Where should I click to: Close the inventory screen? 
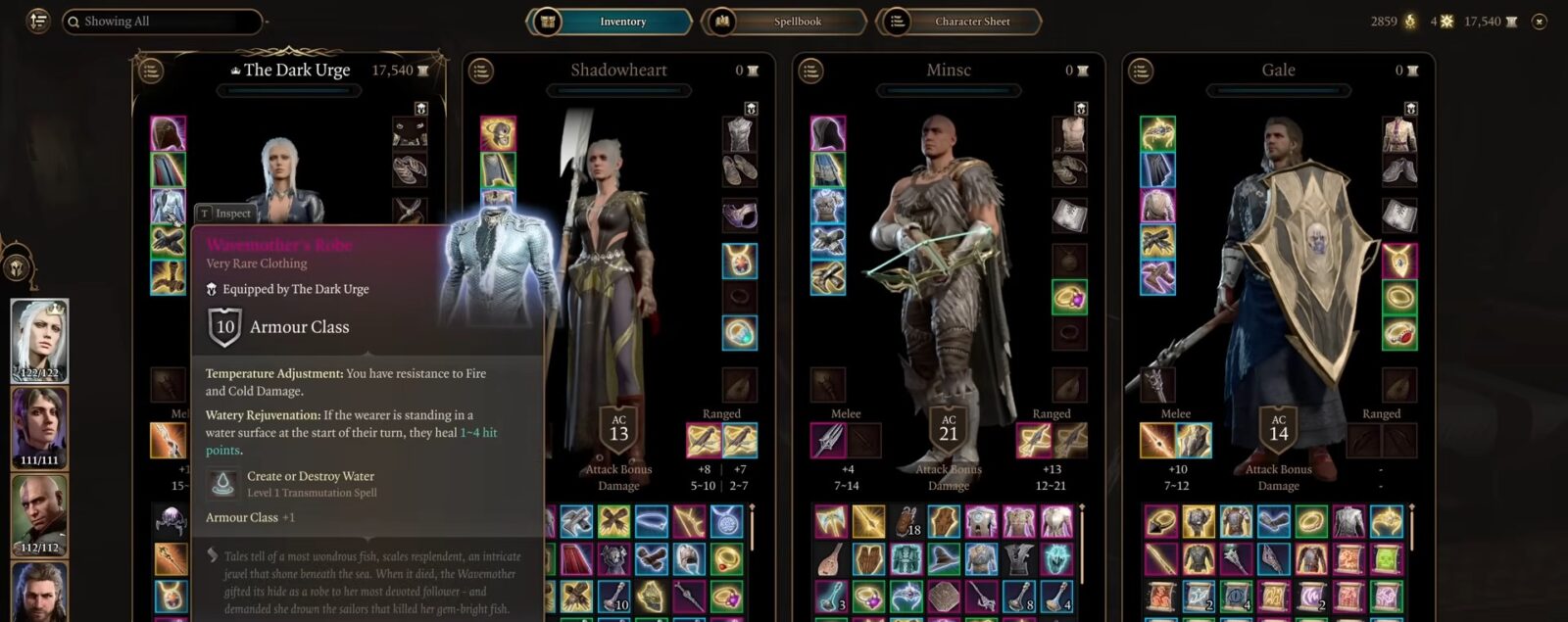[x=1540, y=21]
